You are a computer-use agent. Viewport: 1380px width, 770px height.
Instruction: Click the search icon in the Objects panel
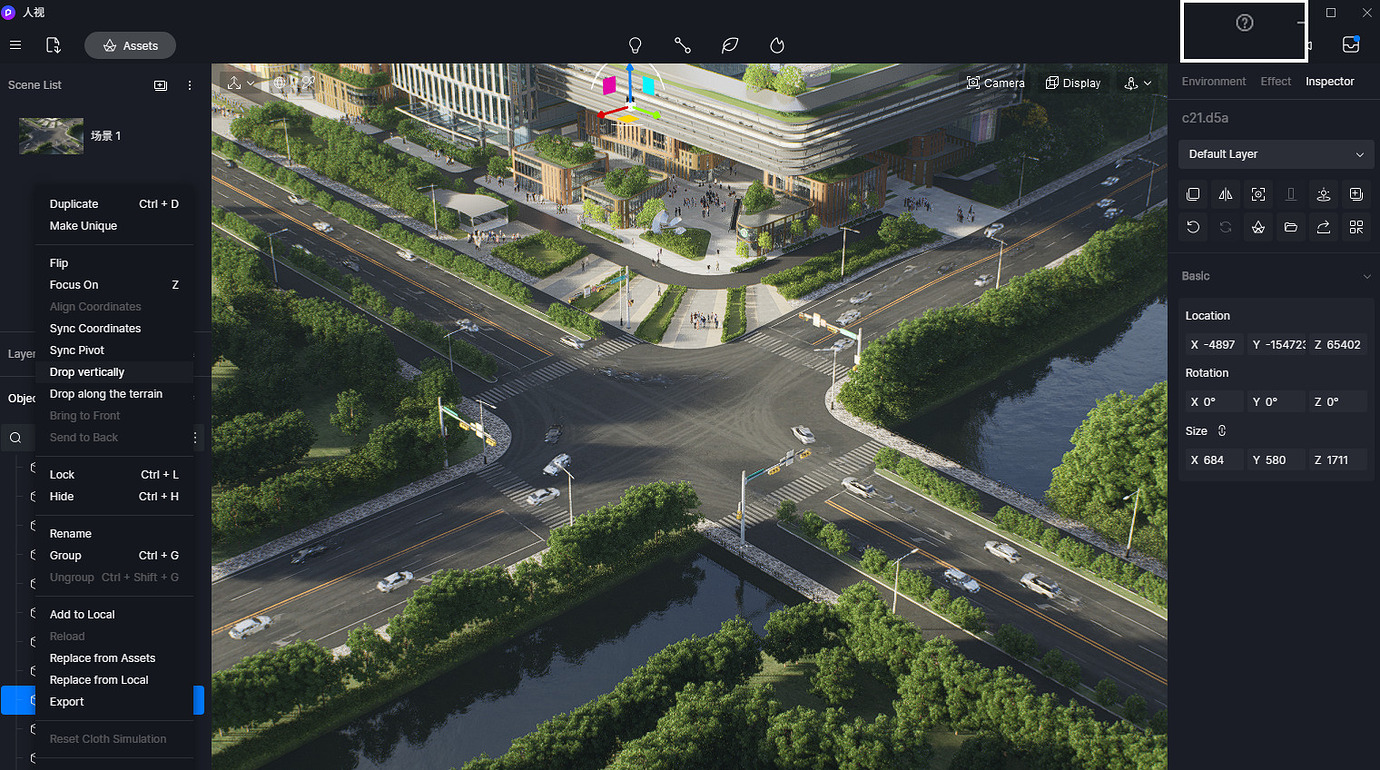point(16,437)
